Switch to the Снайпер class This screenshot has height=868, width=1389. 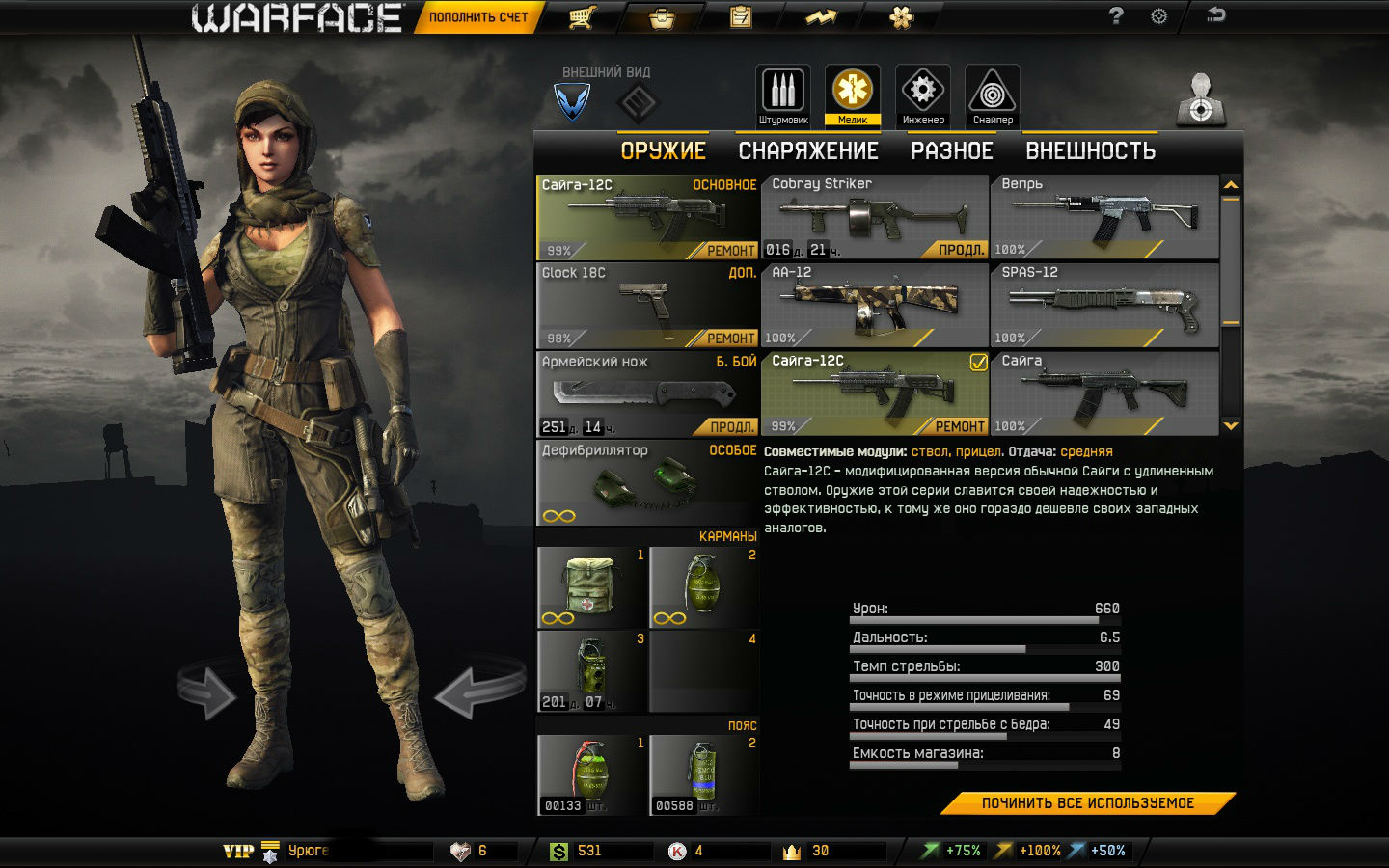pyautogui.click(x=993, y=95)
